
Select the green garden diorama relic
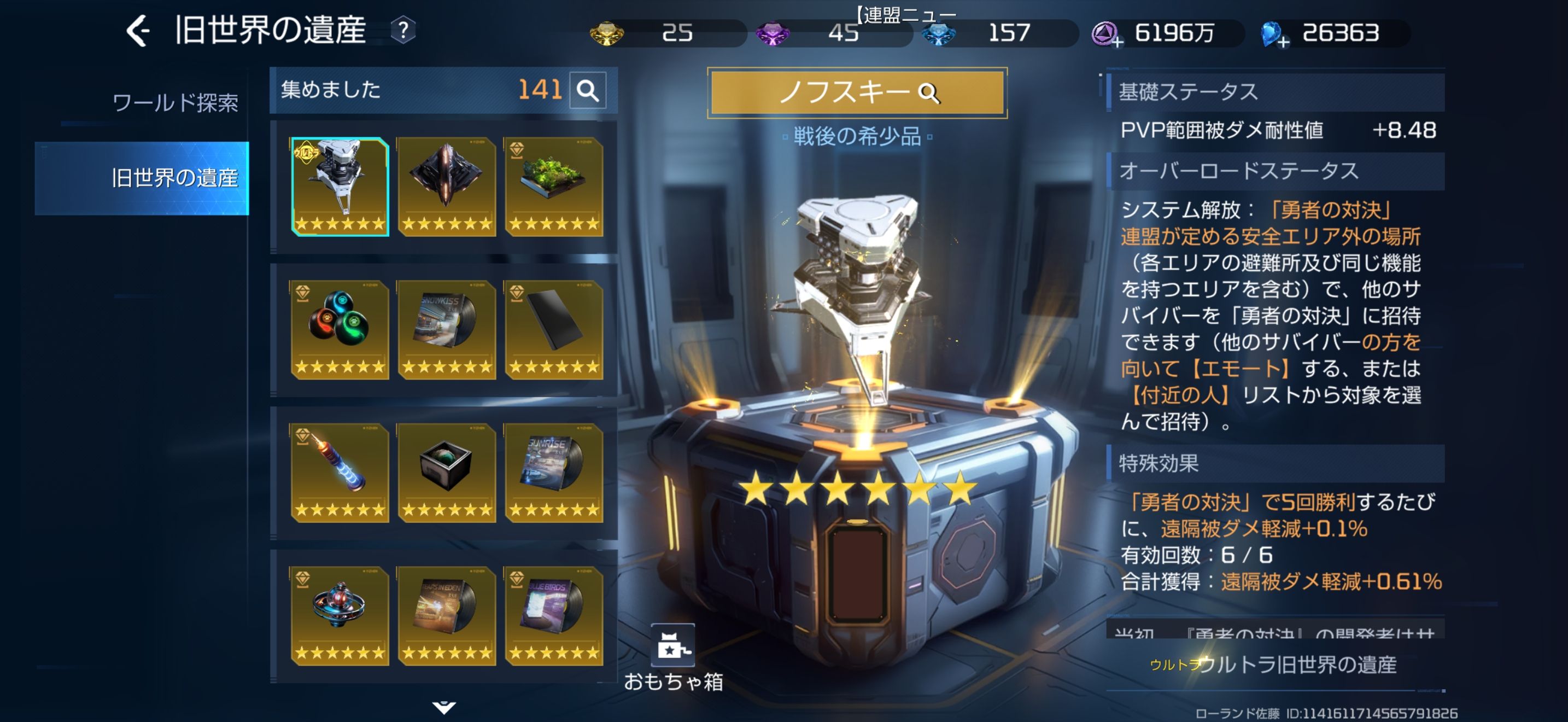(x=554, y=187)
